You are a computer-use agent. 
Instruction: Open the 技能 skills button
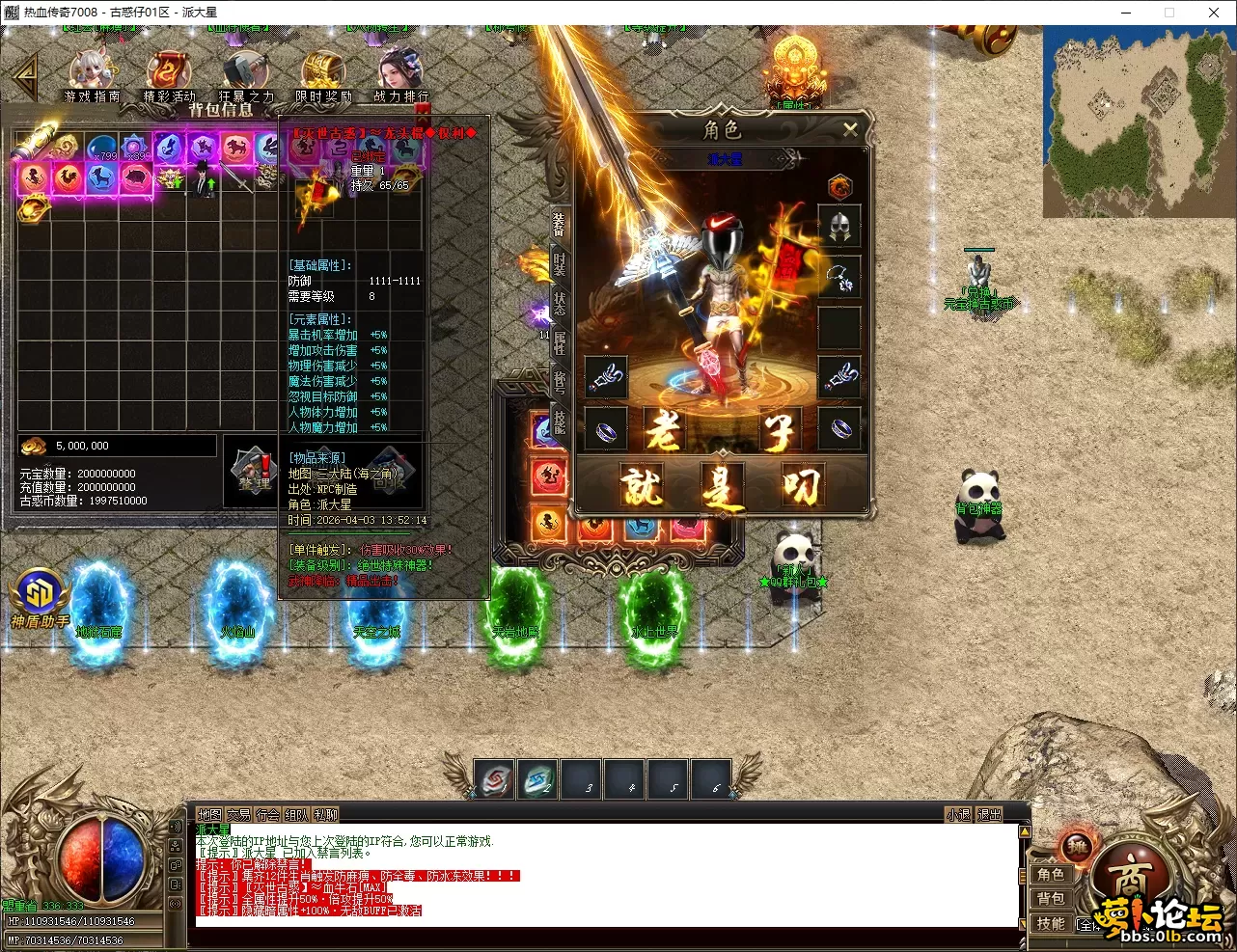tap(1051, 923)
